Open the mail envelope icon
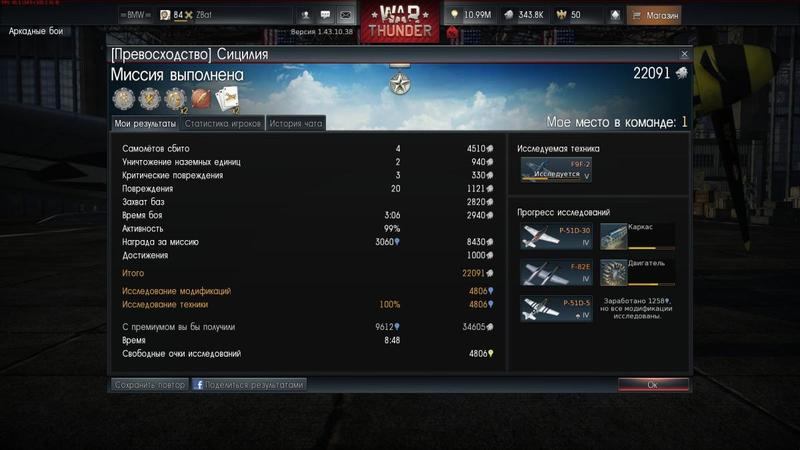 (345, 16)
